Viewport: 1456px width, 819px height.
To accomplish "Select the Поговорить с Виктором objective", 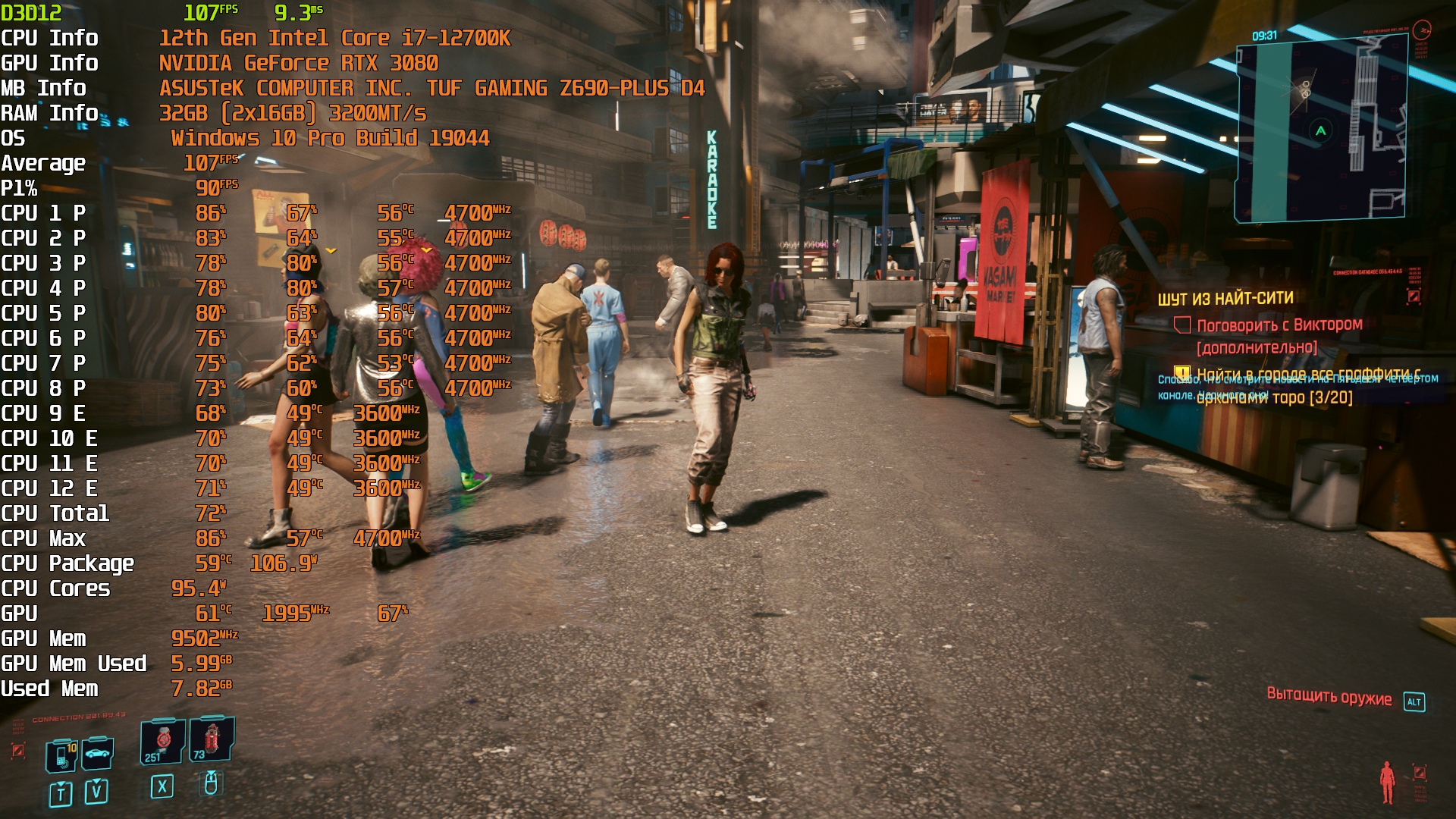I will point(1279,325).
